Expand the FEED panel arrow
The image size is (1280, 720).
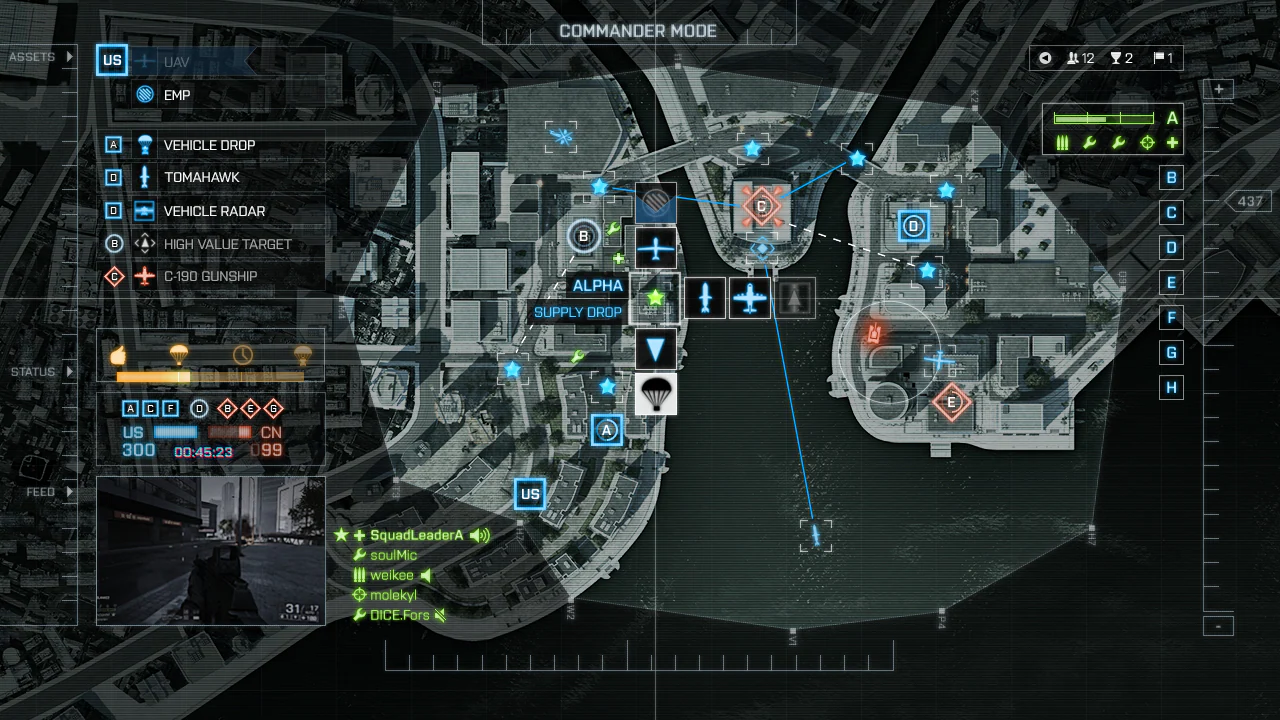tap(68, 491)
